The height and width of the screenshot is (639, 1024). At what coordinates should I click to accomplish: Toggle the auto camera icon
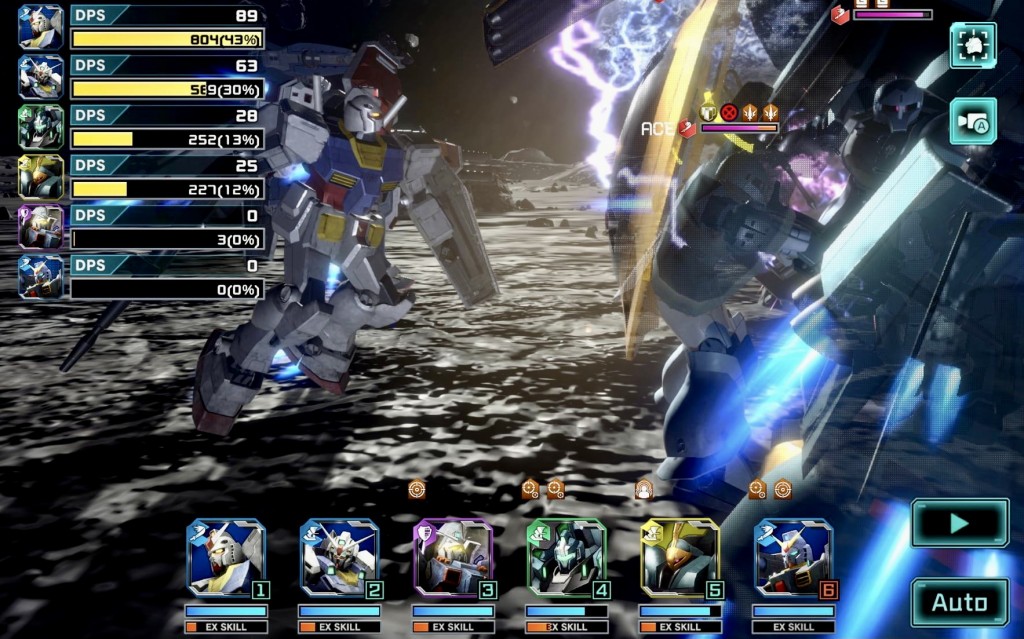coord(972,121)
